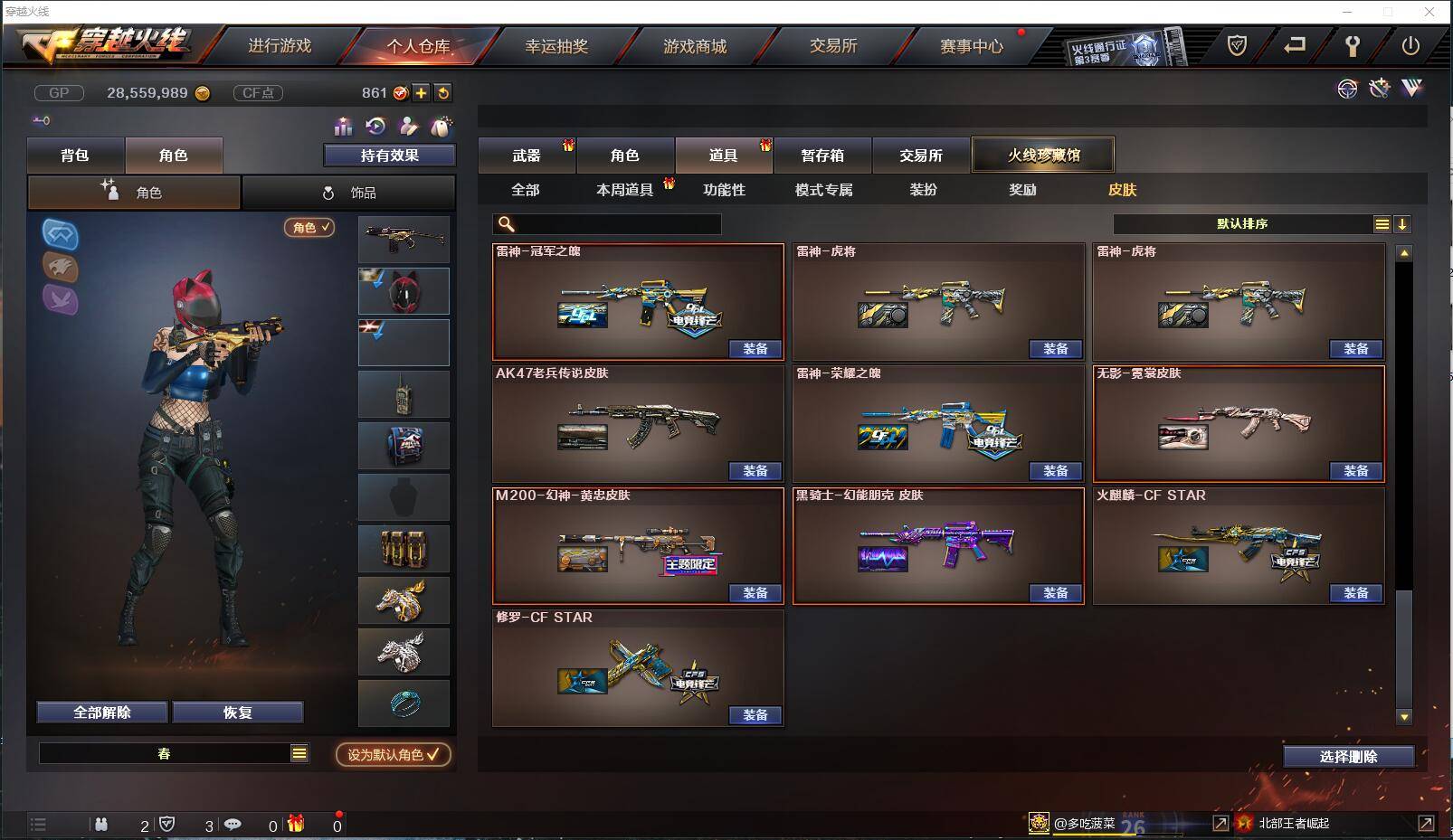Open the 春 character selection dropdown
1453x840 pixels.
(x=175, y=751)
